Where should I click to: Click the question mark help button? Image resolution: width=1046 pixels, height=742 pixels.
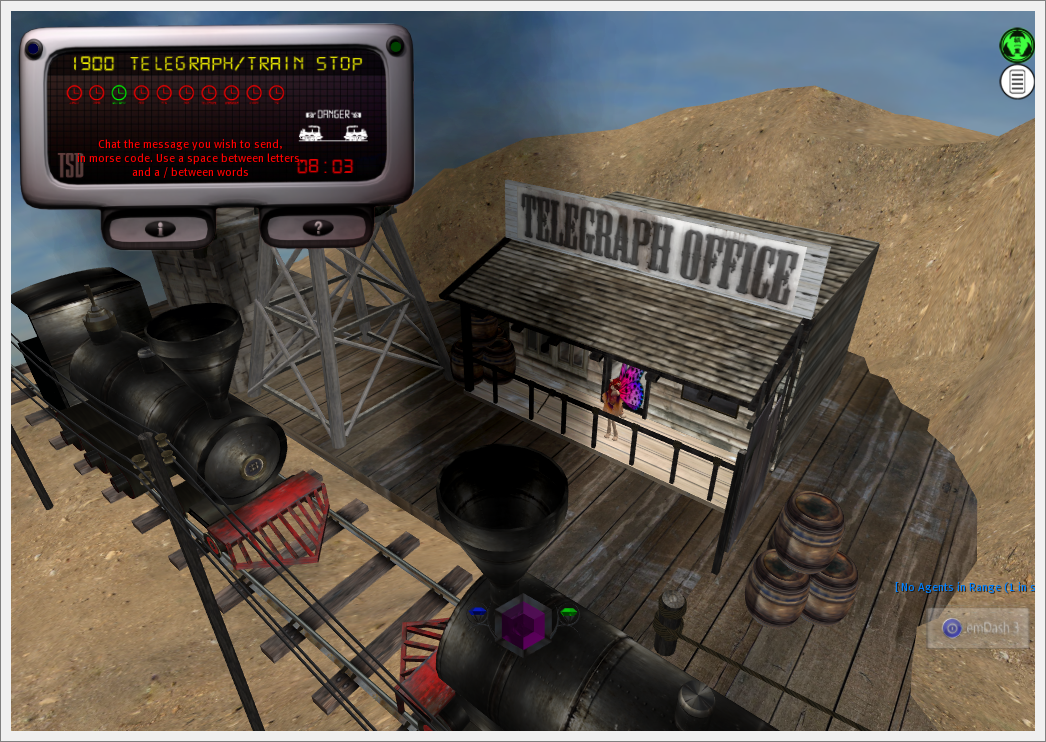coord(317,228)
